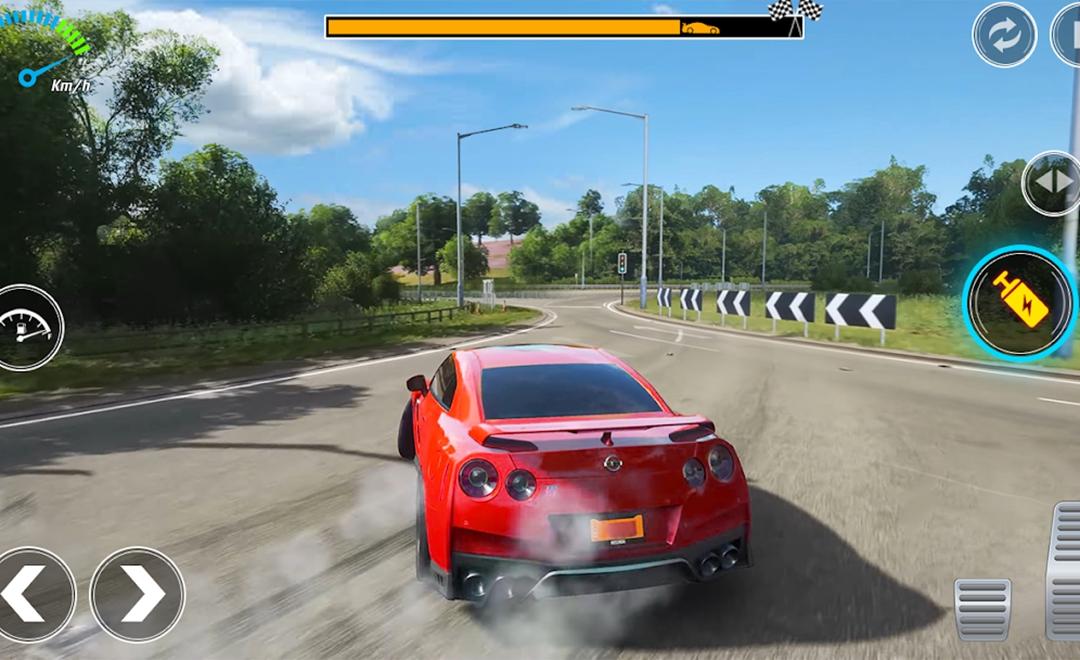
Task: Steer right with the right arrow button
Action: [138, 594]
